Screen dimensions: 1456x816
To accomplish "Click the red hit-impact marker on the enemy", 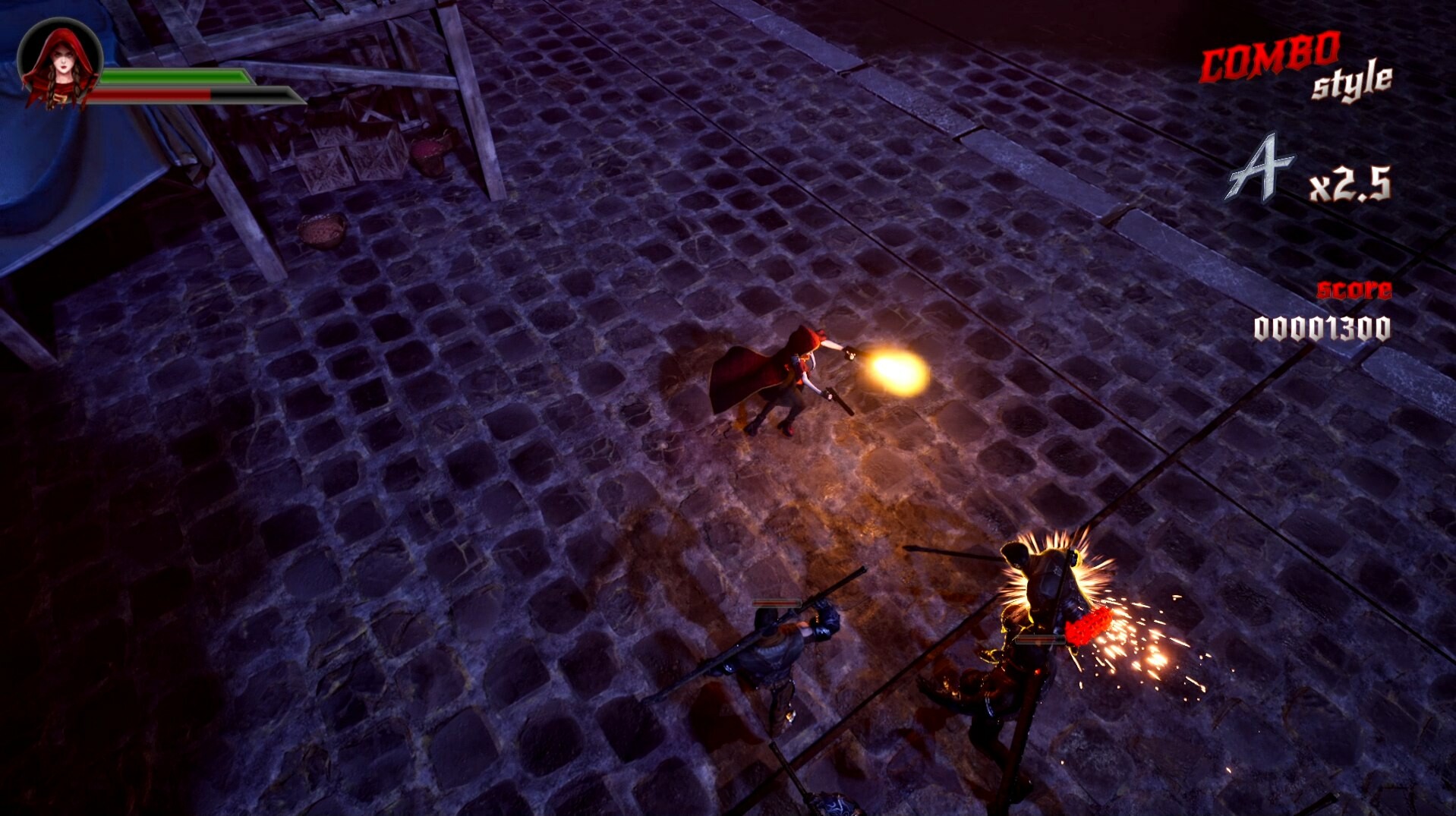I will pos(1087,626).
